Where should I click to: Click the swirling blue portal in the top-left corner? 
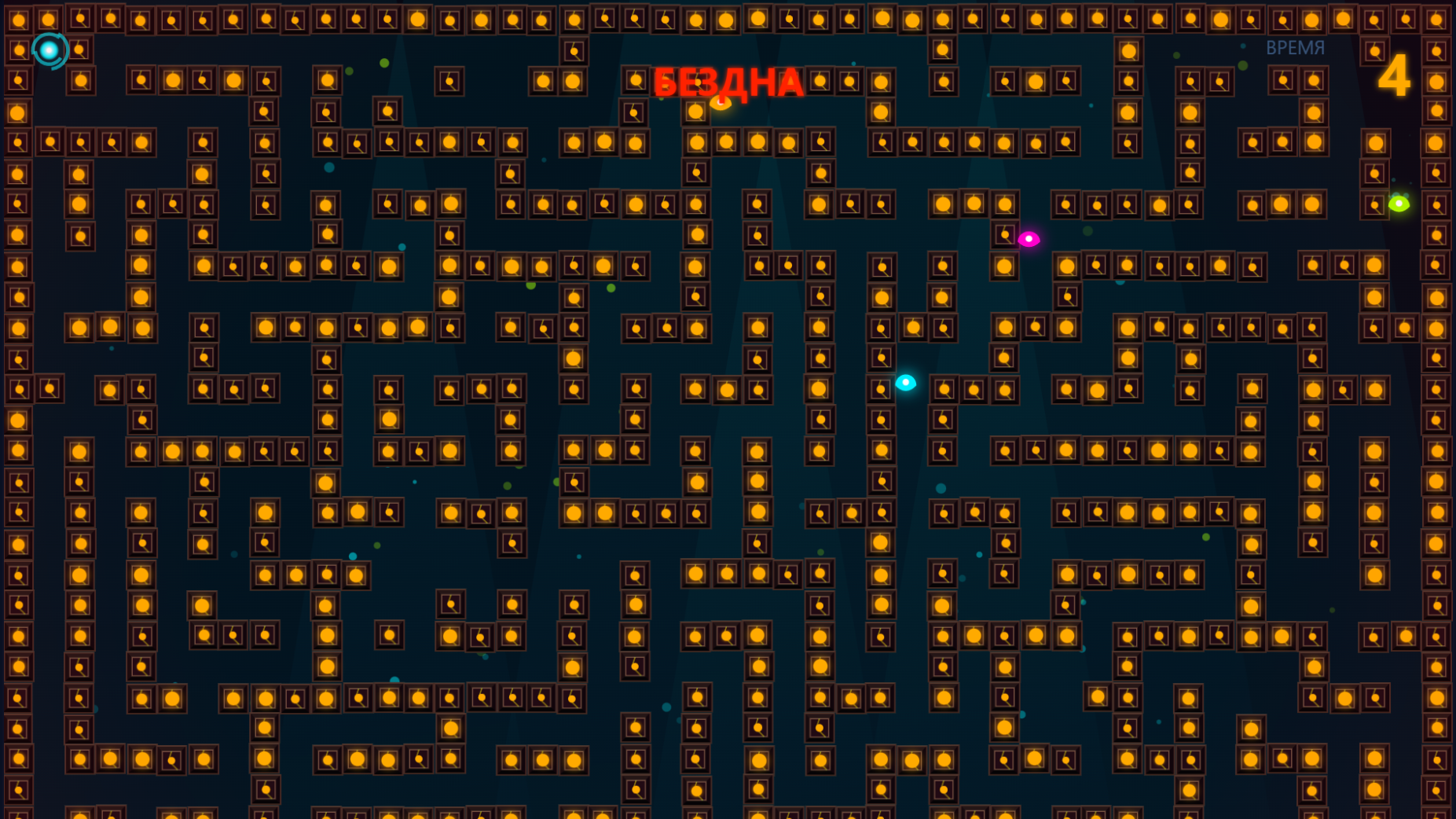50,50
